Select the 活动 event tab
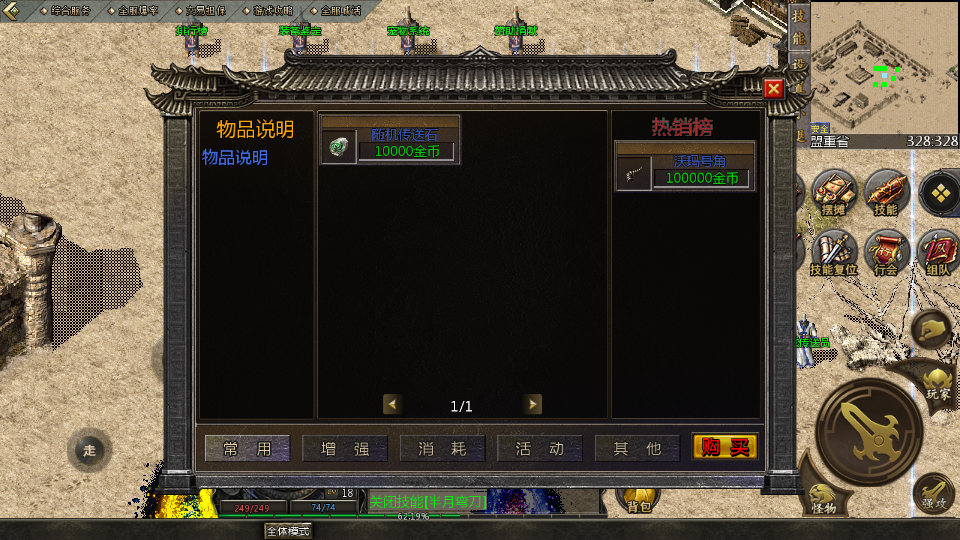 540,449
